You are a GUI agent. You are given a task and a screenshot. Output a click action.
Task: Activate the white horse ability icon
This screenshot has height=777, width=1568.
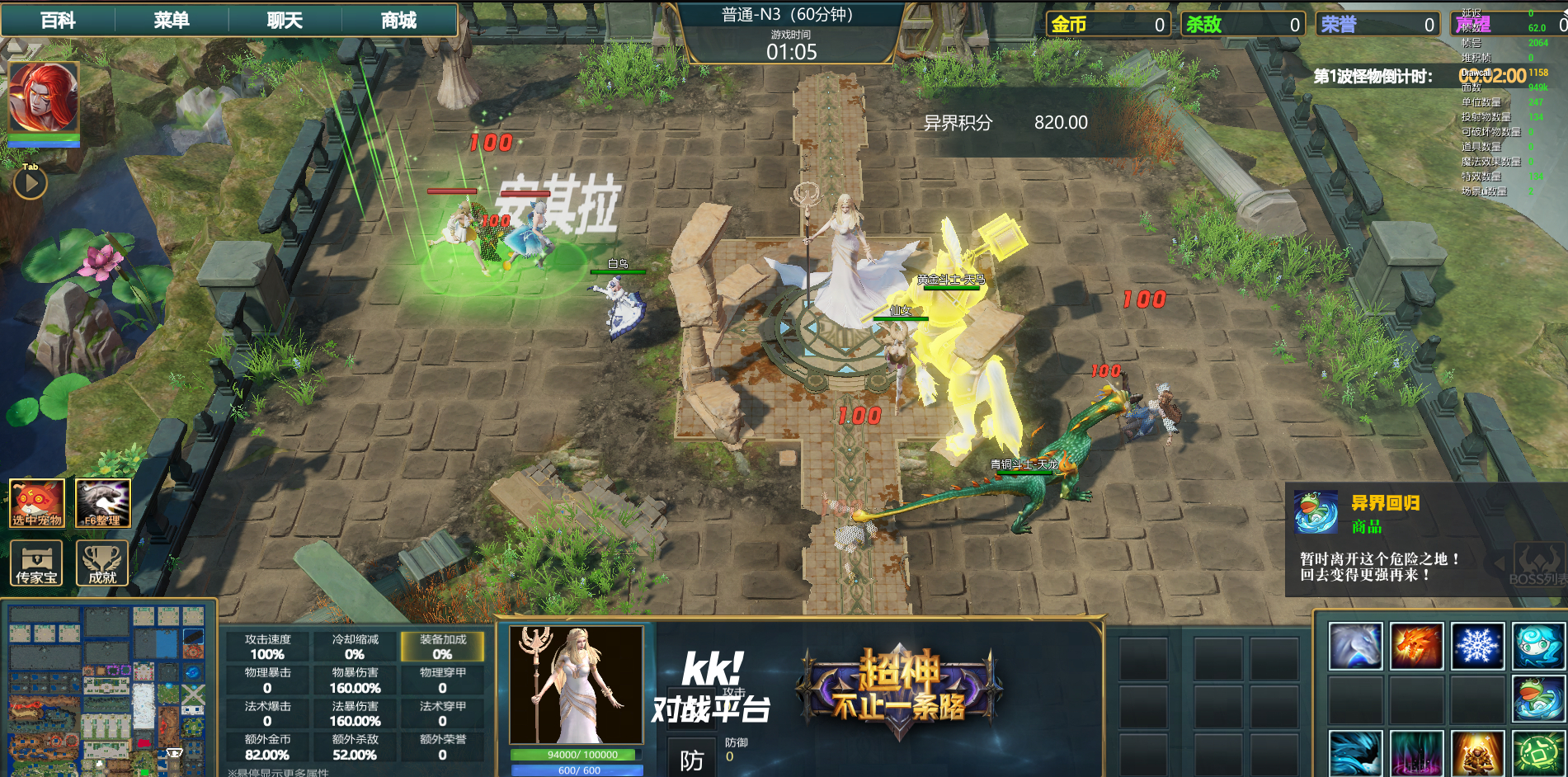click(1355, 646)
